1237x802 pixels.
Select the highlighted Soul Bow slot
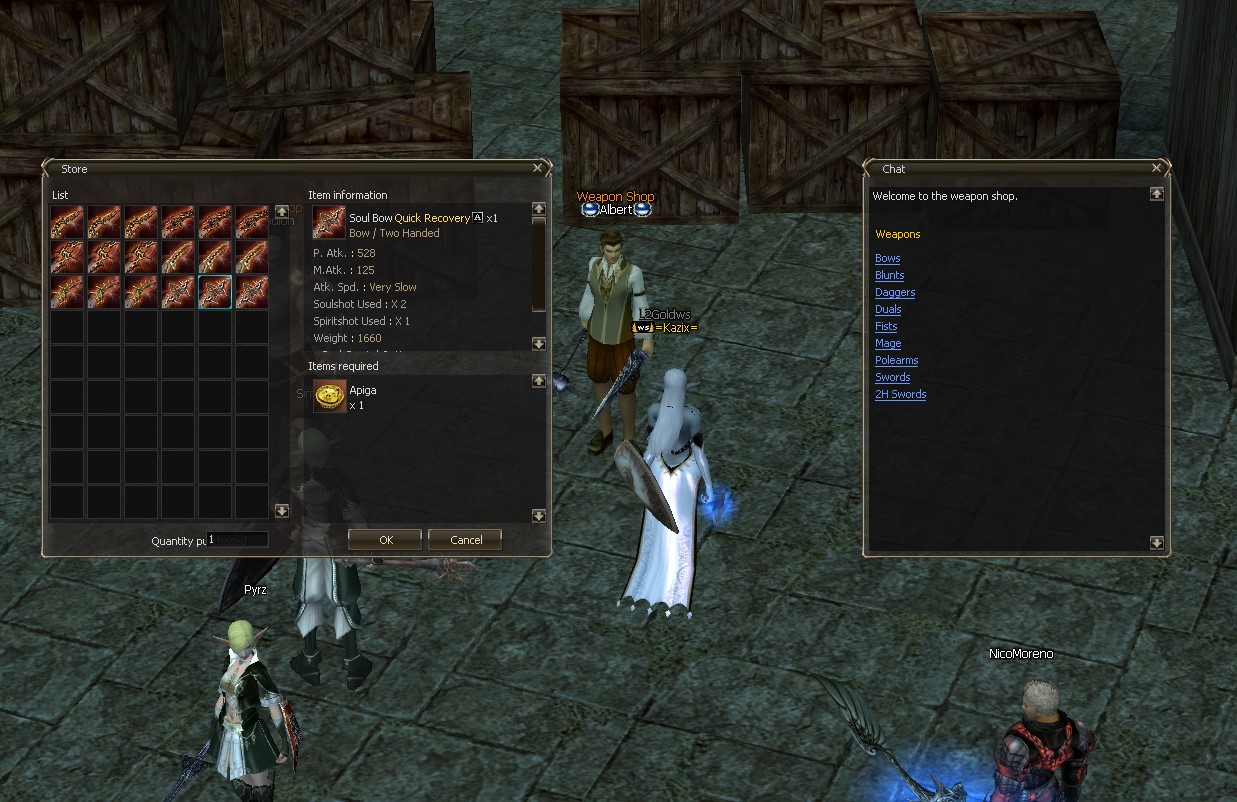[215, 291]
